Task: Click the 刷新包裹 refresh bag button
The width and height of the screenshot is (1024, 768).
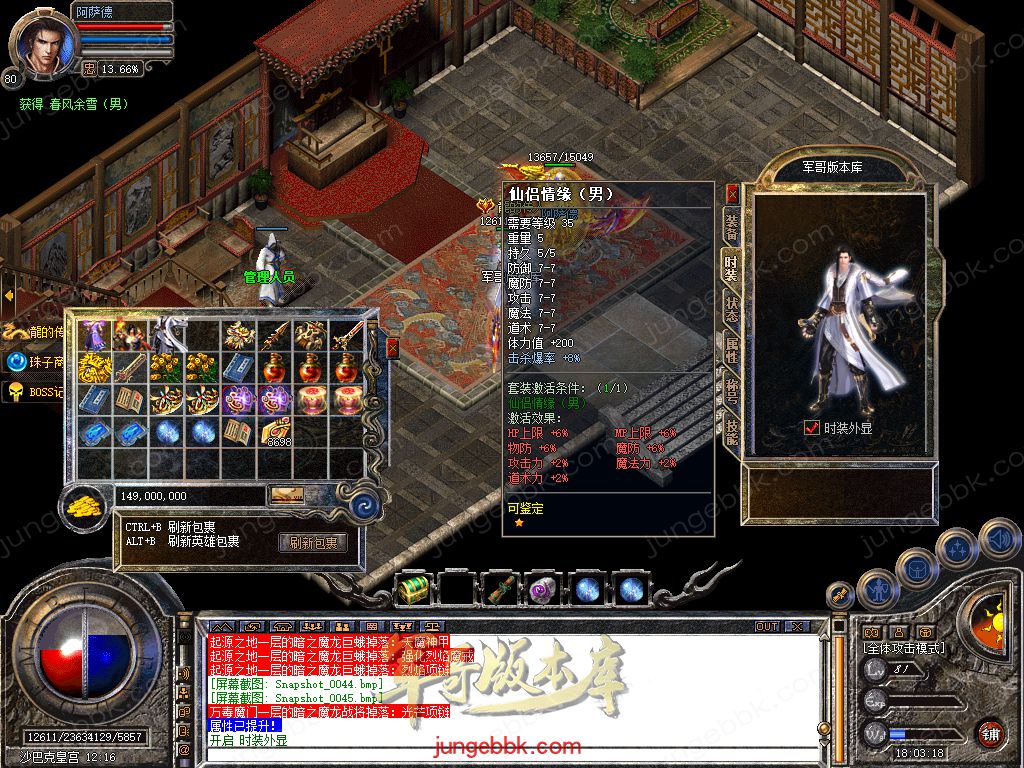Action: pyautogui.click(x=313, y=543)
